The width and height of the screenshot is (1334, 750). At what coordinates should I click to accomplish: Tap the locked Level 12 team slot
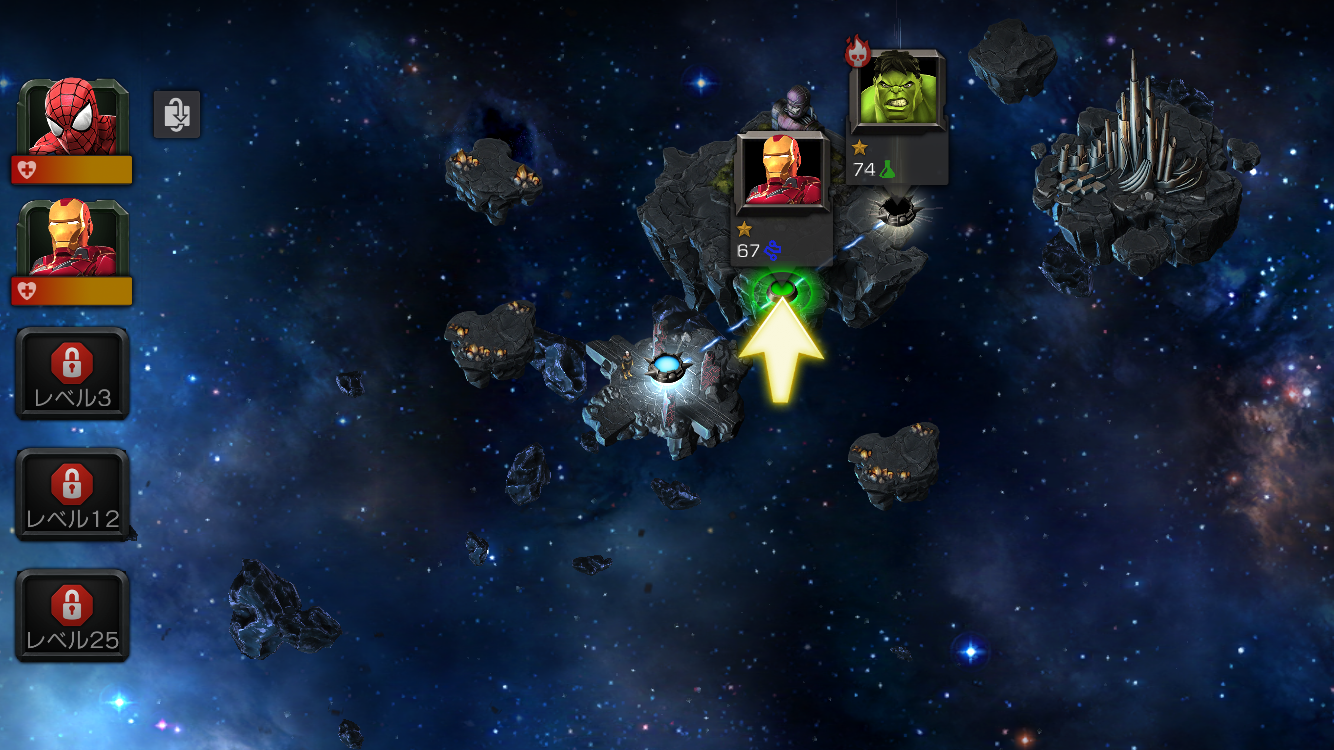tap(72, 494)
